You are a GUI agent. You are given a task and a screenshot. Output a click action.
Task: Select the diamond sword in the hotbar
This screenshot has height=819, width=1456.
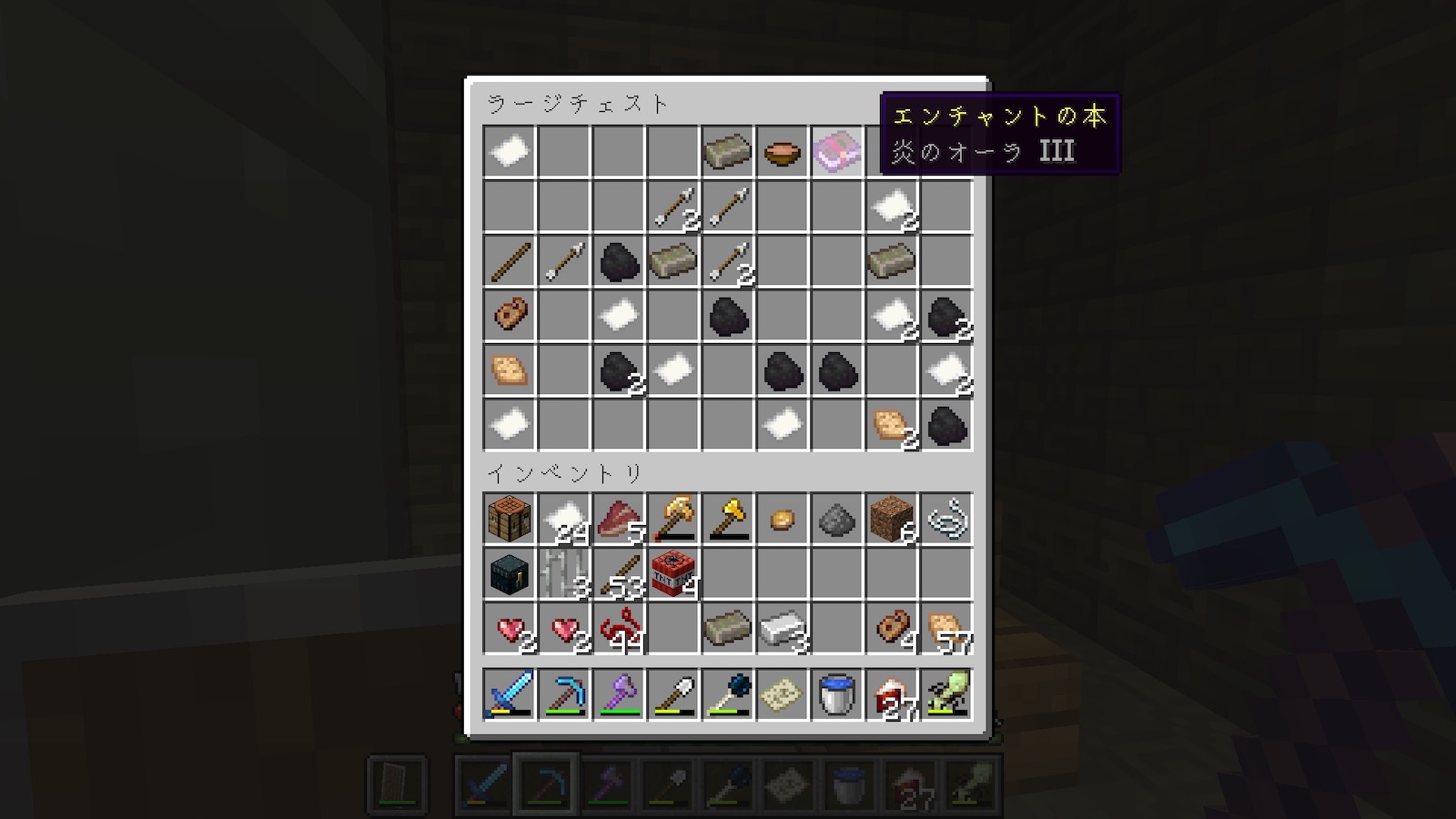(509, 695)
